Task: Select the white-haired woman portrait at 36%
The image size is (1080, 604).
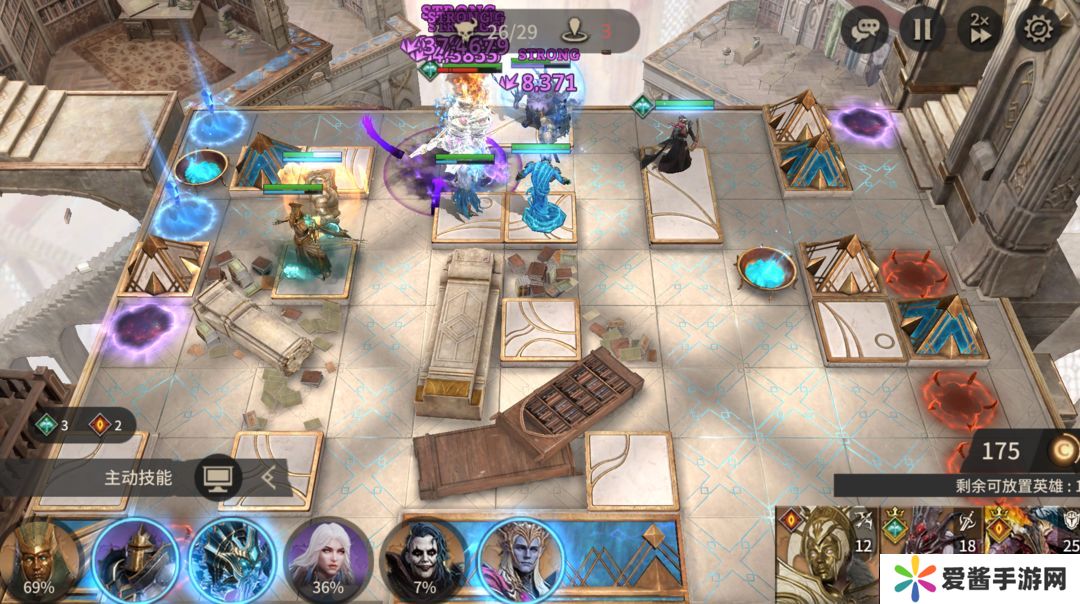Action: click(x=328, y=560)
